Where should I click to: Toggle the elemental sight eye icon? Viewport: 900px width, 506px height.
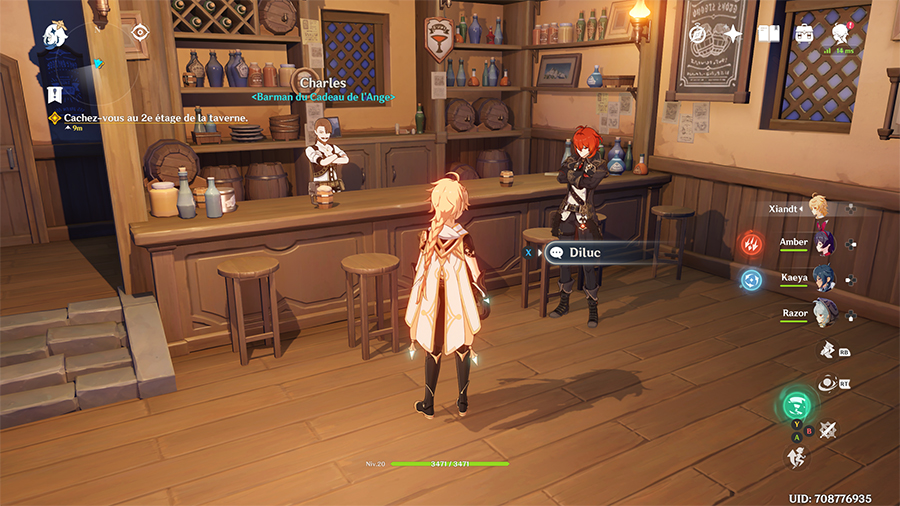click(x=139, y=32)
